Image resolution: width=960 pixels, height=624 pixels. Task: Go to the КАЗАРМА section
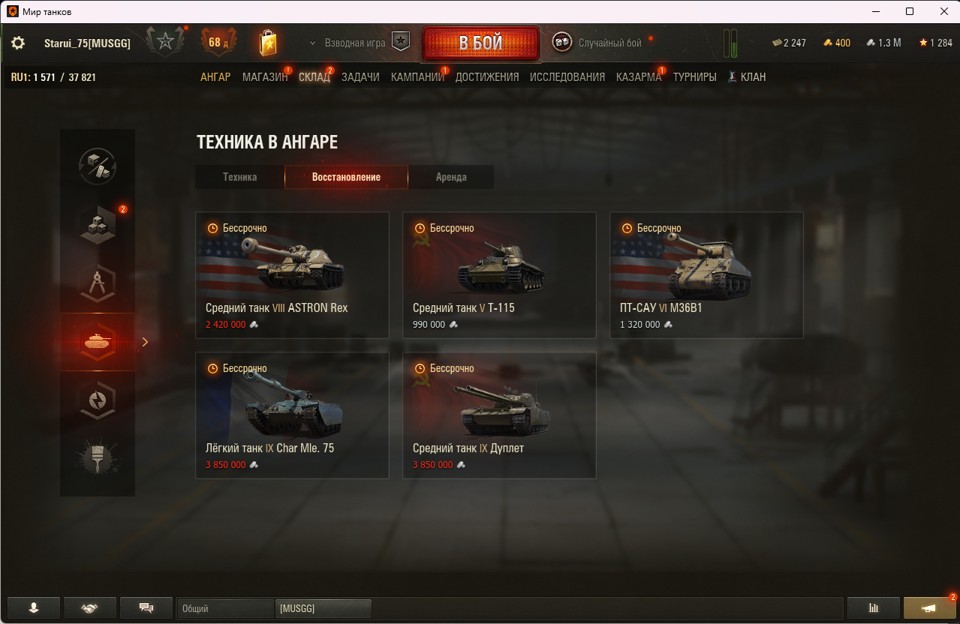tap(638, 77)
